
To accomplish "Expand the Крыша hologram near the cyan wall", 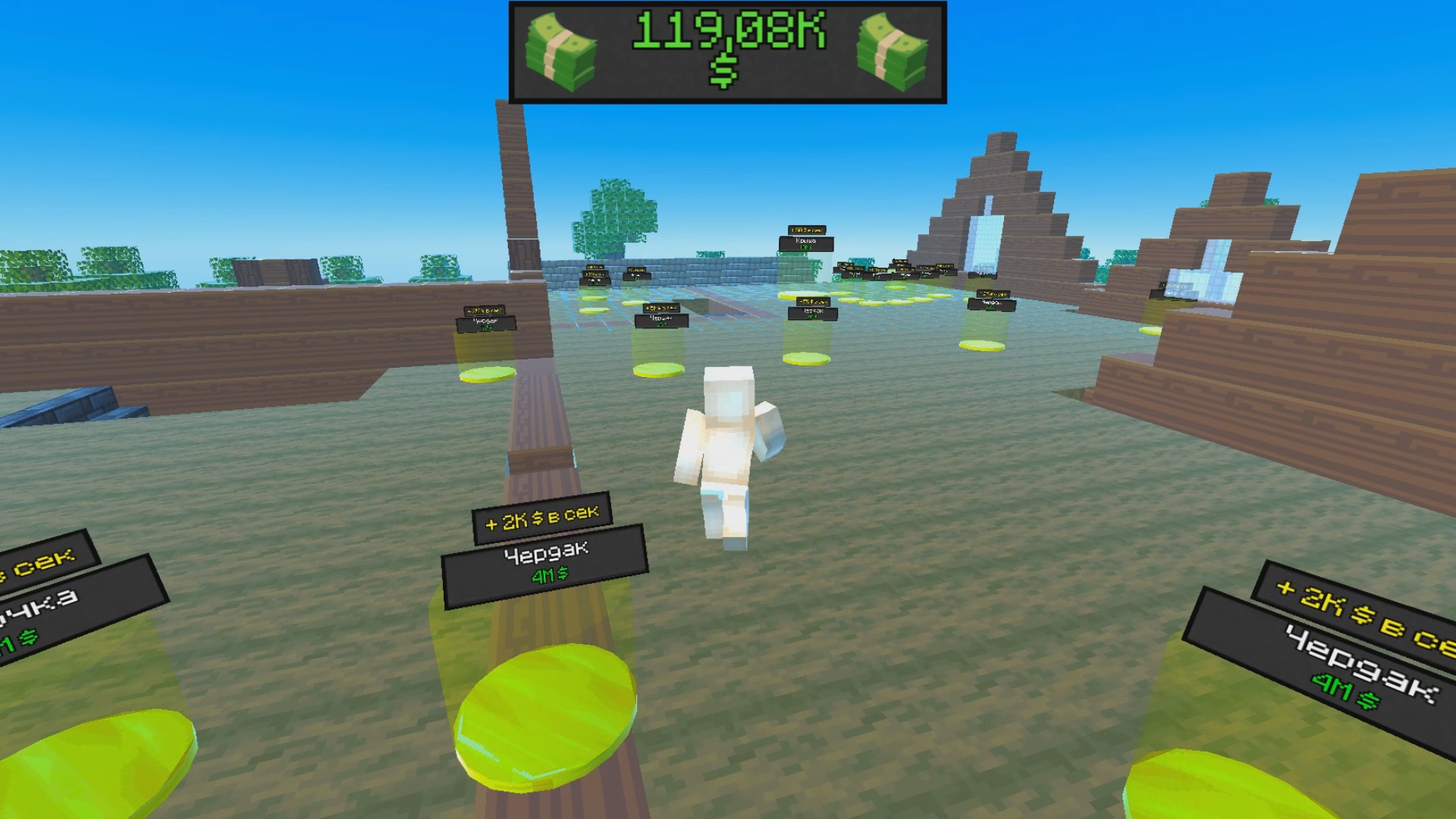I will (x=806, y=240).
